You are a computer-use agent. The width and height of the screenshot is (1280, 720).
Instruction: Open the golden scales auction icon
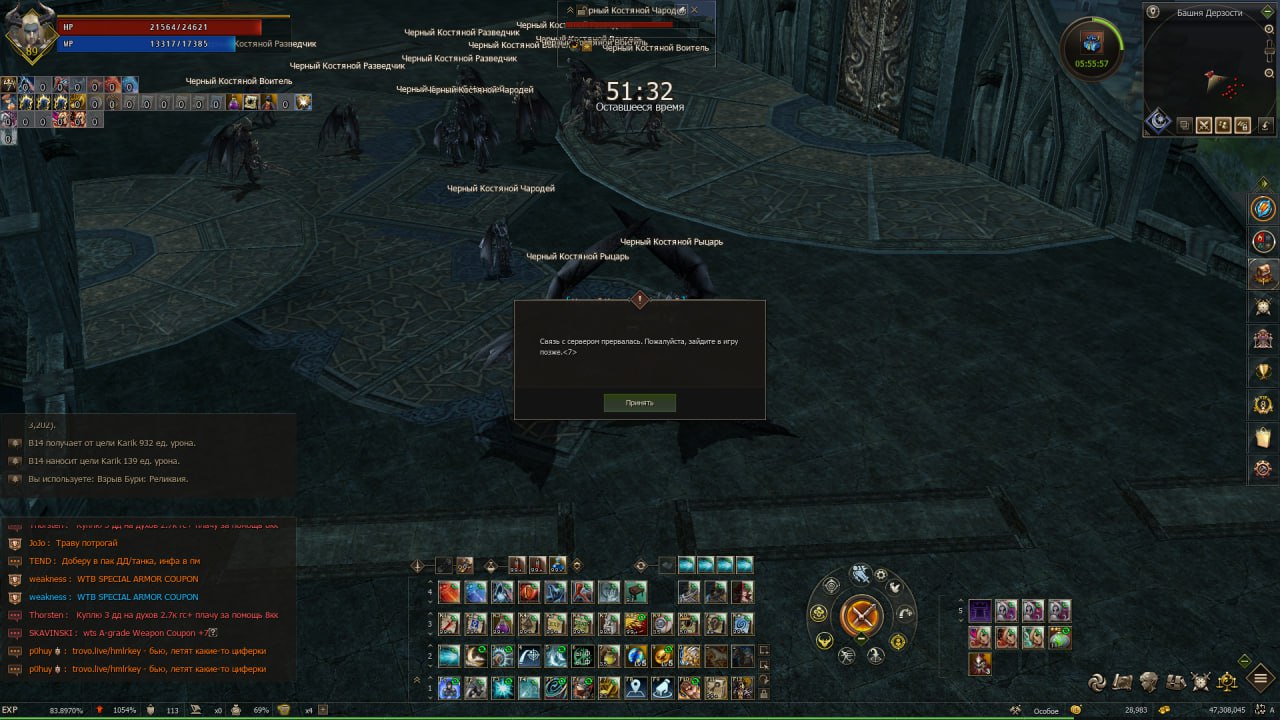point(1226,682)
